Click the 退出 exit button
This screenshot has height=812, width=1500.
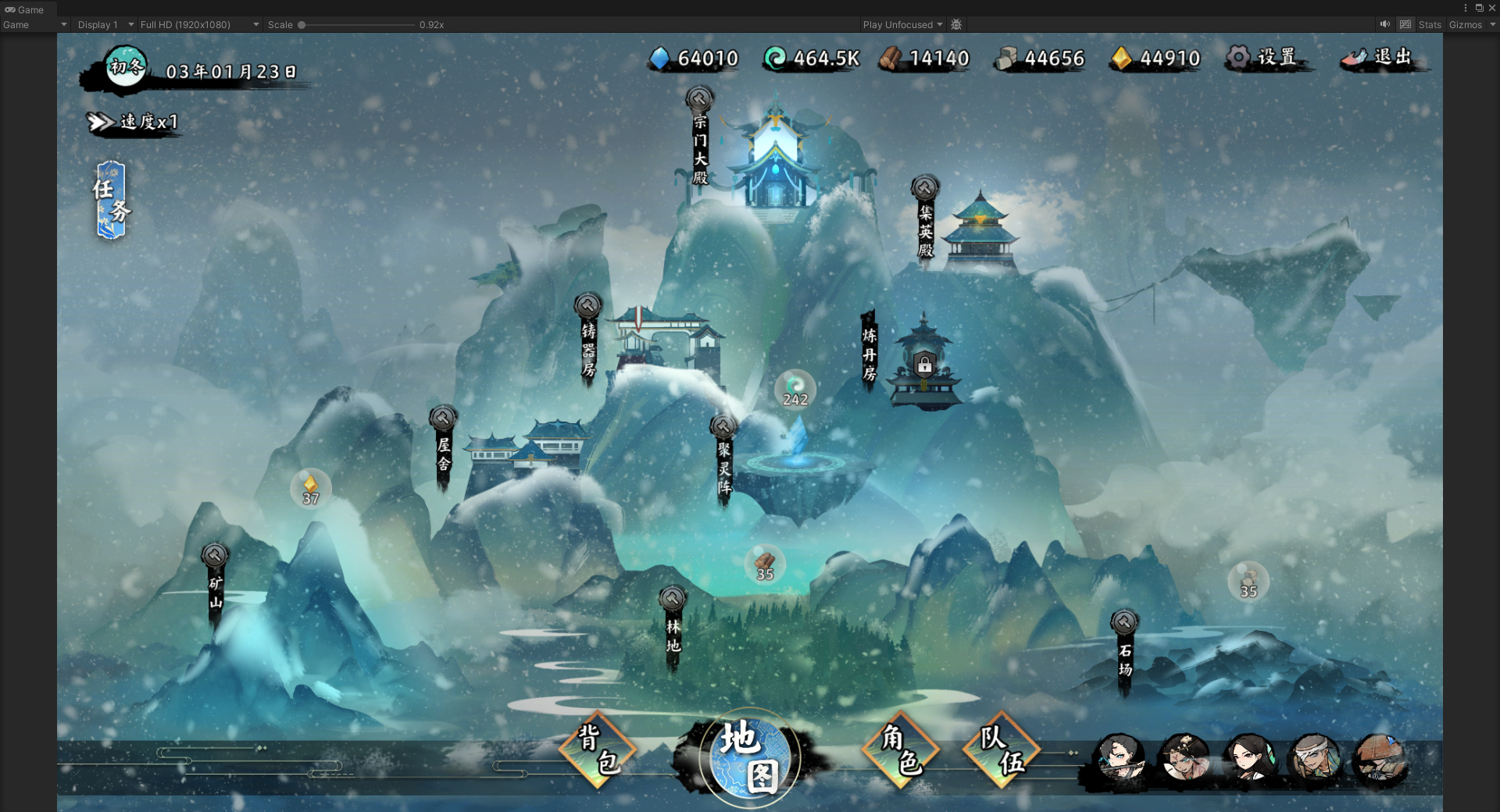point(1380,58)
